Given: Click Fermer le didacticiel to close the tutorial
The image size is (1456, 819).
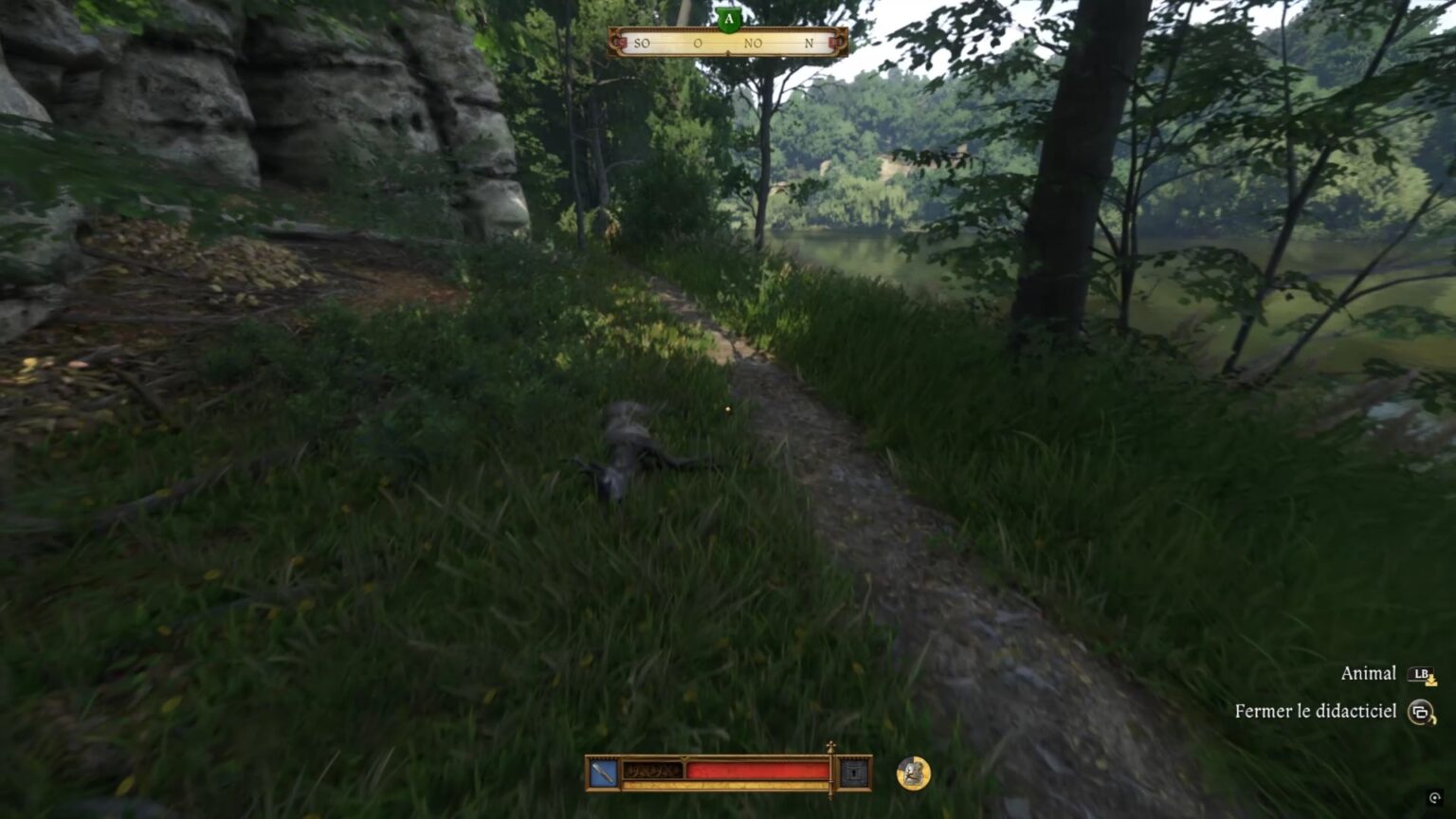Looking at the screenshot, I should pyautogui.click(x=1315, y=709).
